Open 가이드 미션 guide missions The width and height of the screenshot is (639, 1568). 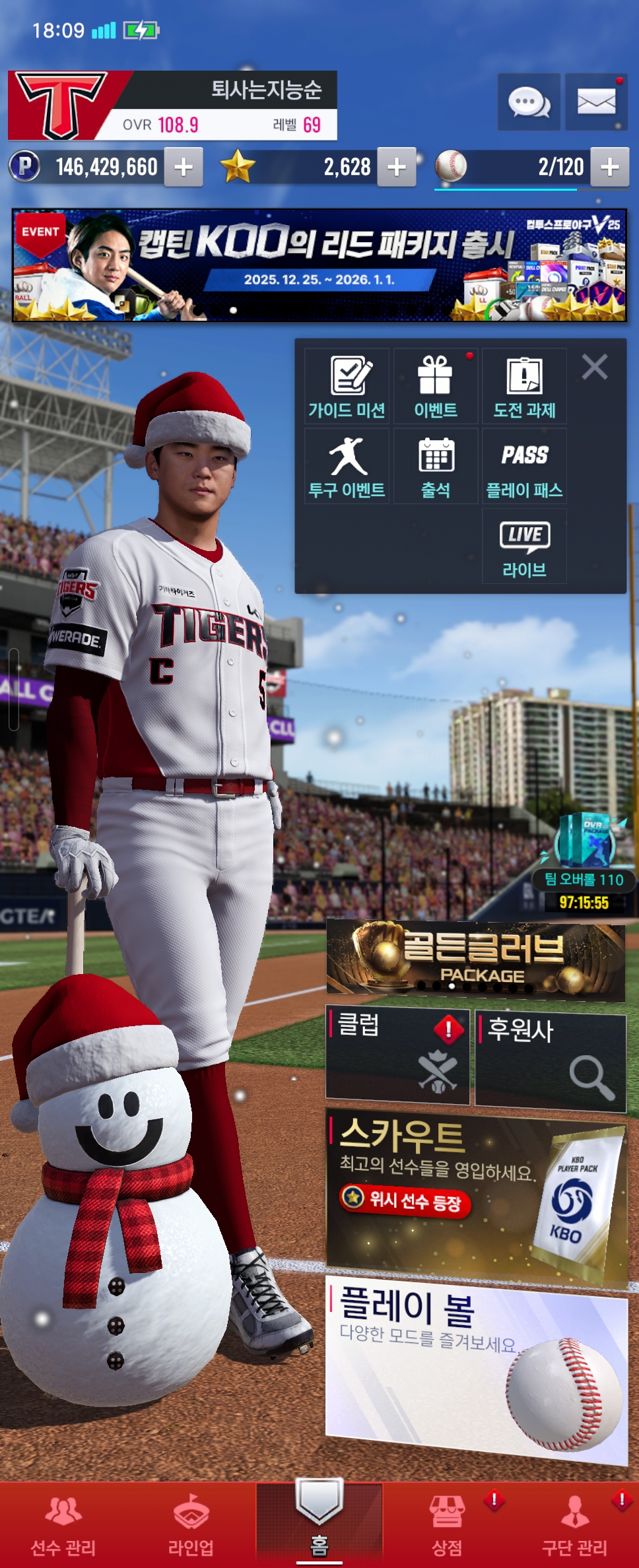347,387
